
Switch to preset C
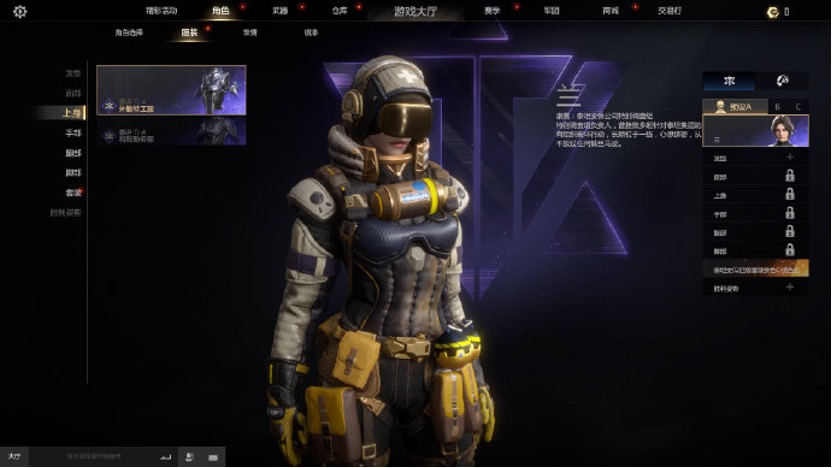[797, 106]
